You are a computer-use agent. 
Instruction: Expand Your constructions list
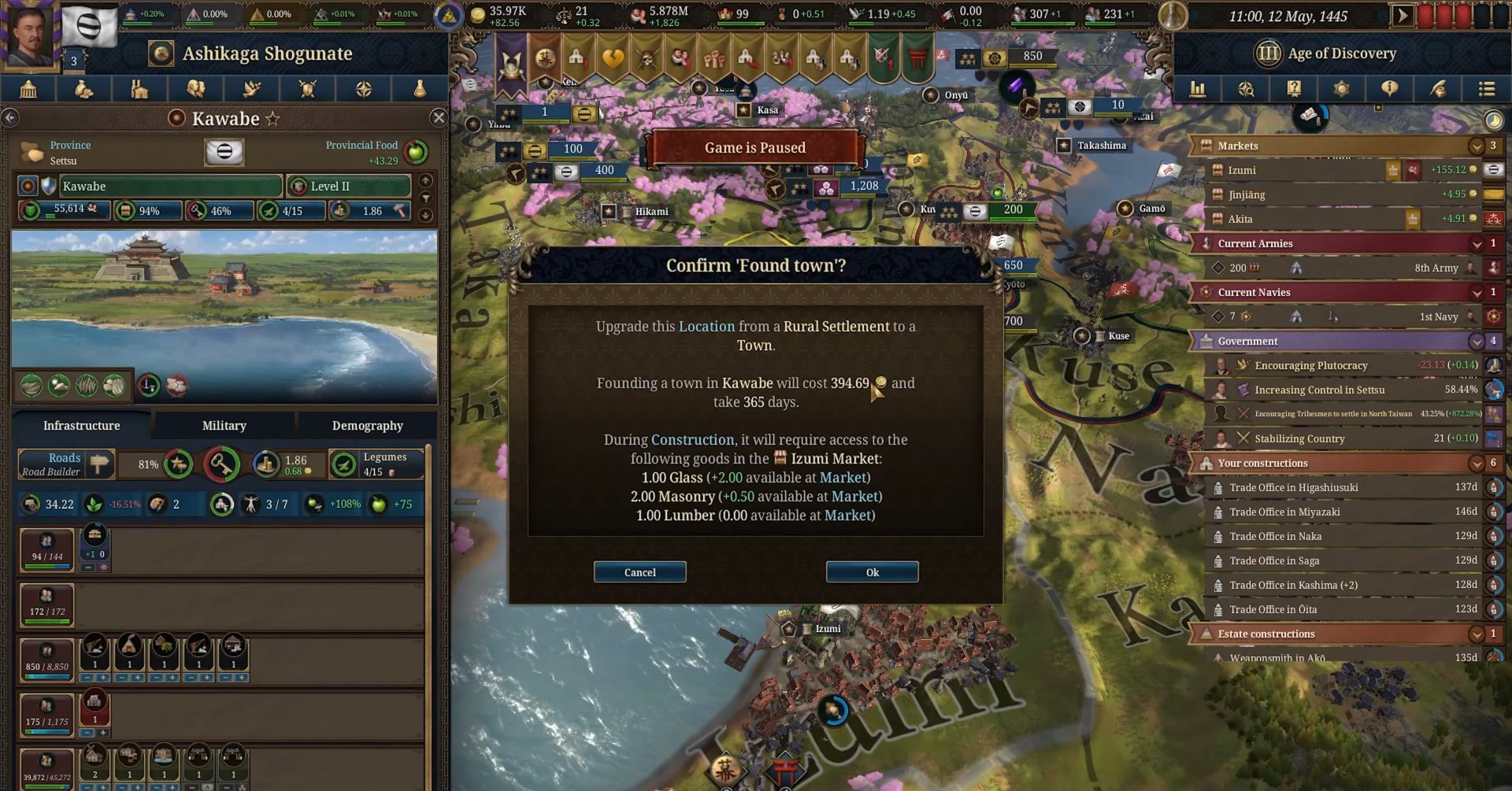[1476, 463]
